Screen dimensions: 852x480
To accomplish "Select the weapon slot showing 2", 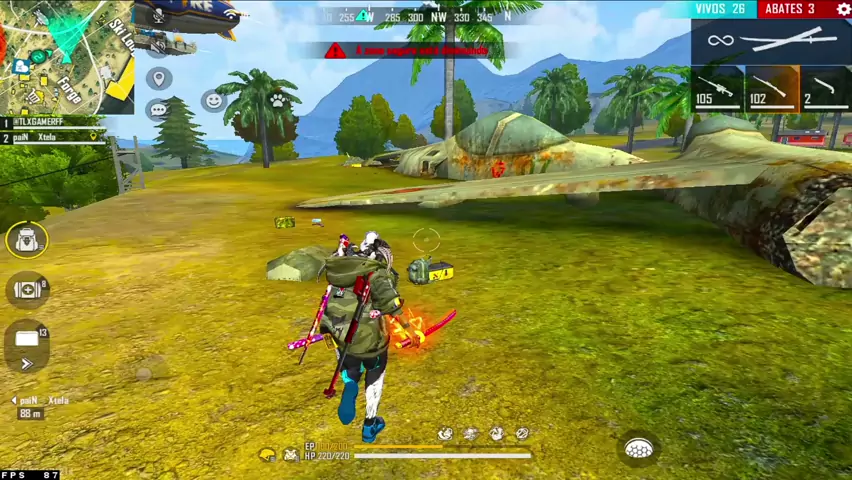I will [825, 88].
